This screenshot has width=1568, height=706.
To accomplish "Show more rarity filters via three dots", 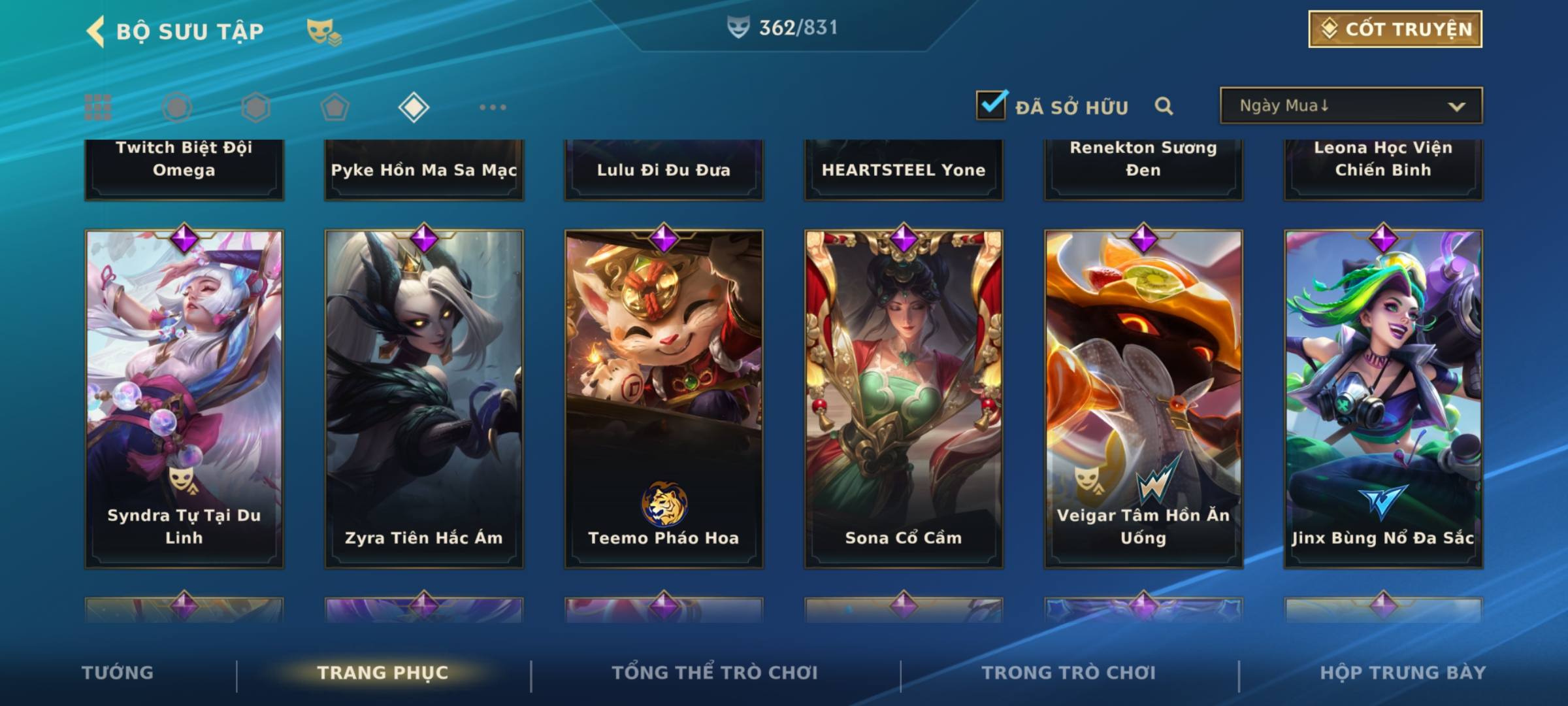I will click(x=493, y=107).
